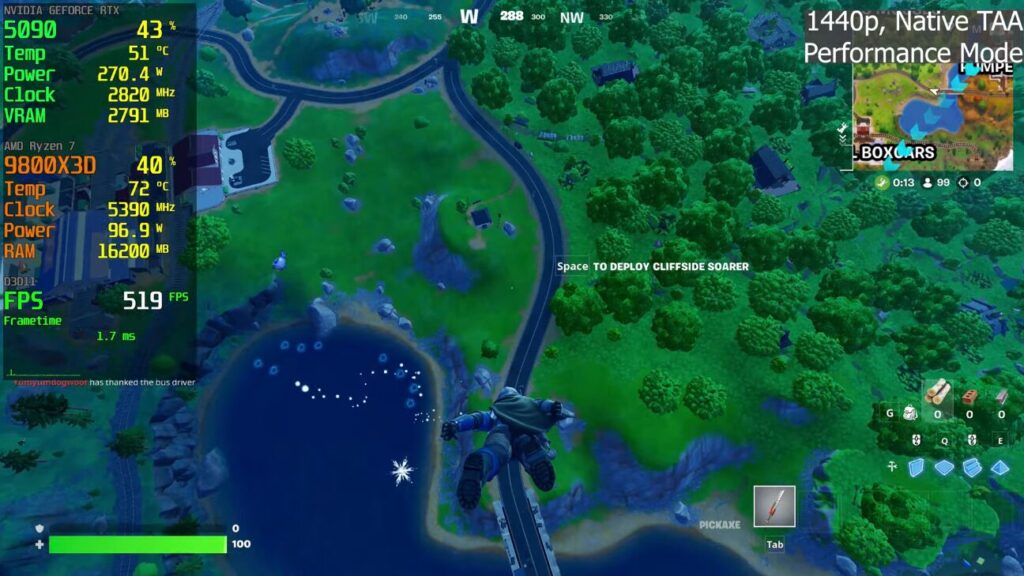This screenshot has width=1024, height=576.
Task: Select the stairs building piece
Action: (971, 467)
